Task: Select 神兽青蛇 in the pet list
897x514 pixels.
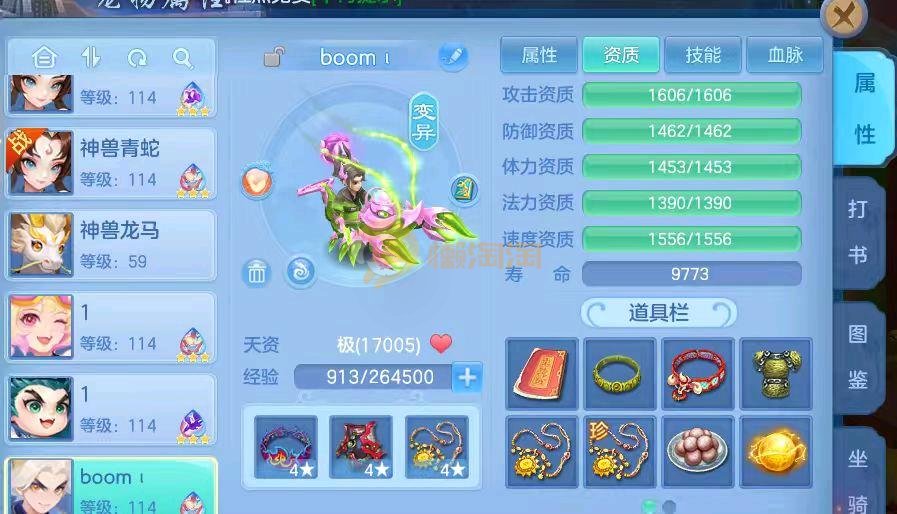Action: [111, 163]
